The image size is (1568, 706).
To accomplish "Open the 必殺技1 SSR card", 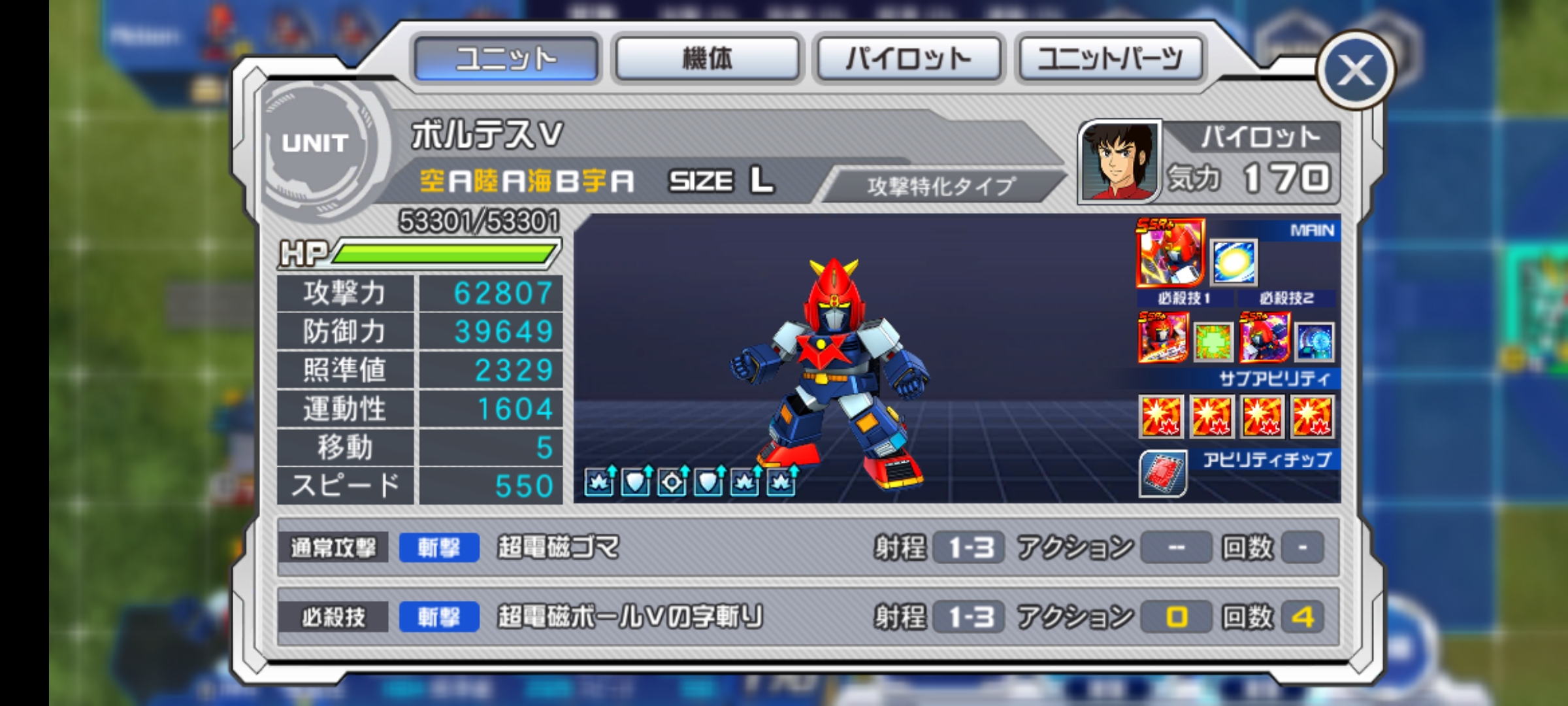I will pos(1163,337).
